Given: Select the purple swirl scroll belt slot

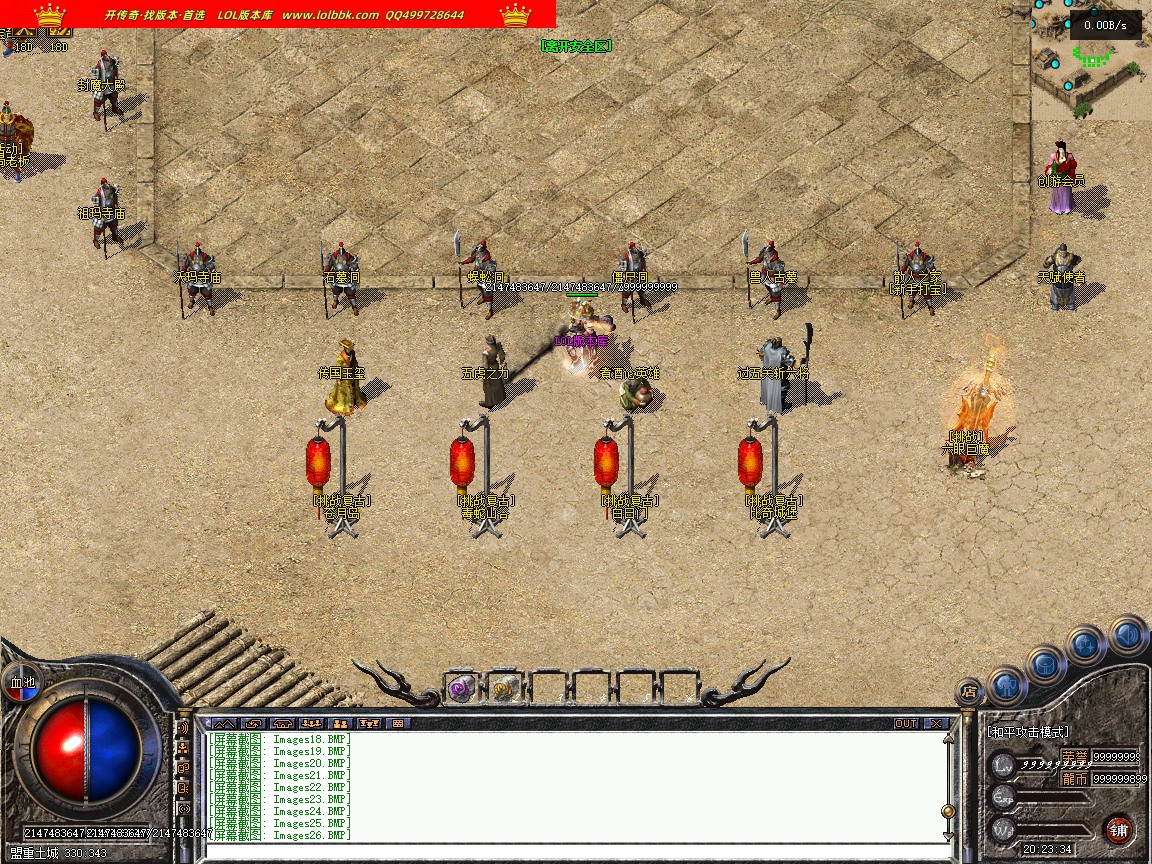Looking at the screenshot, I should (460, 688).
